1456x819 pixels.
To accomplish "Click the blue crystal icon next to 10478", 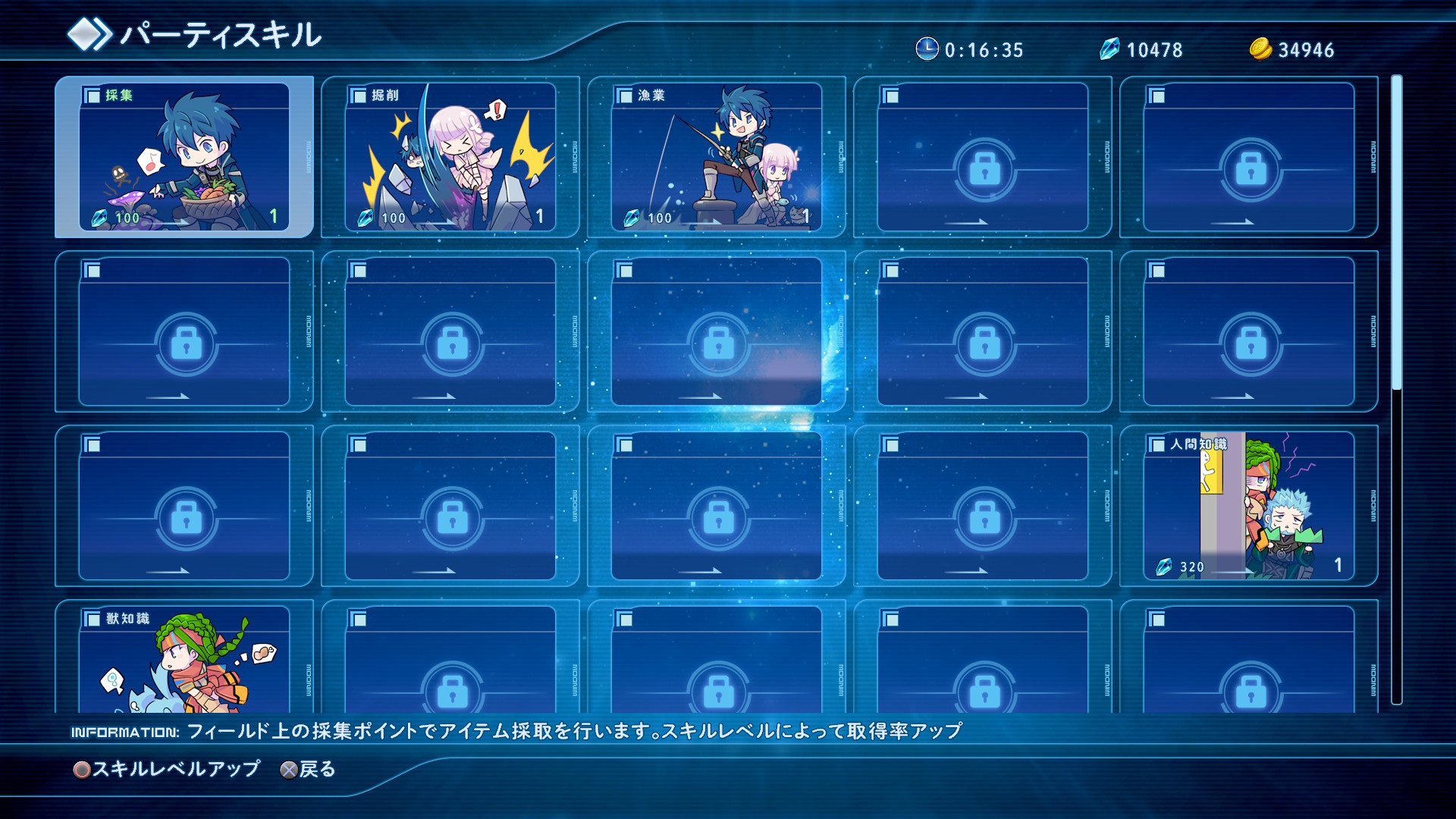I will click(x=1110, y=48).
